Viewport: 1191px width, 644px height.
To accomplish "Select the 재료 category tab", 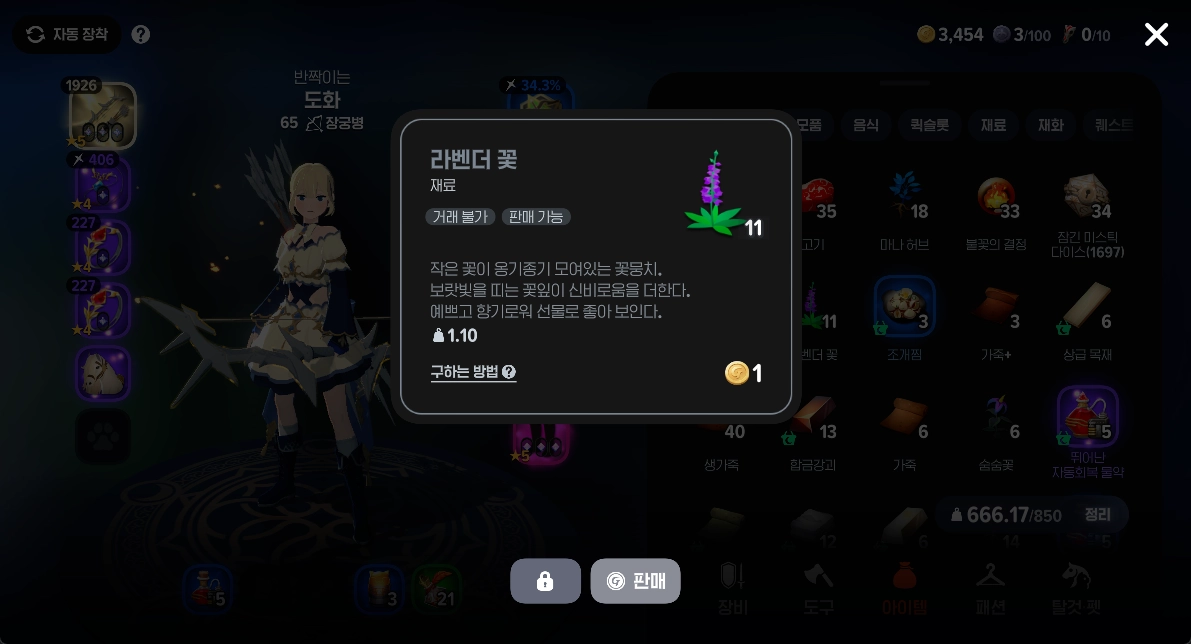I will pyautogui.click(x=993, y=125).
